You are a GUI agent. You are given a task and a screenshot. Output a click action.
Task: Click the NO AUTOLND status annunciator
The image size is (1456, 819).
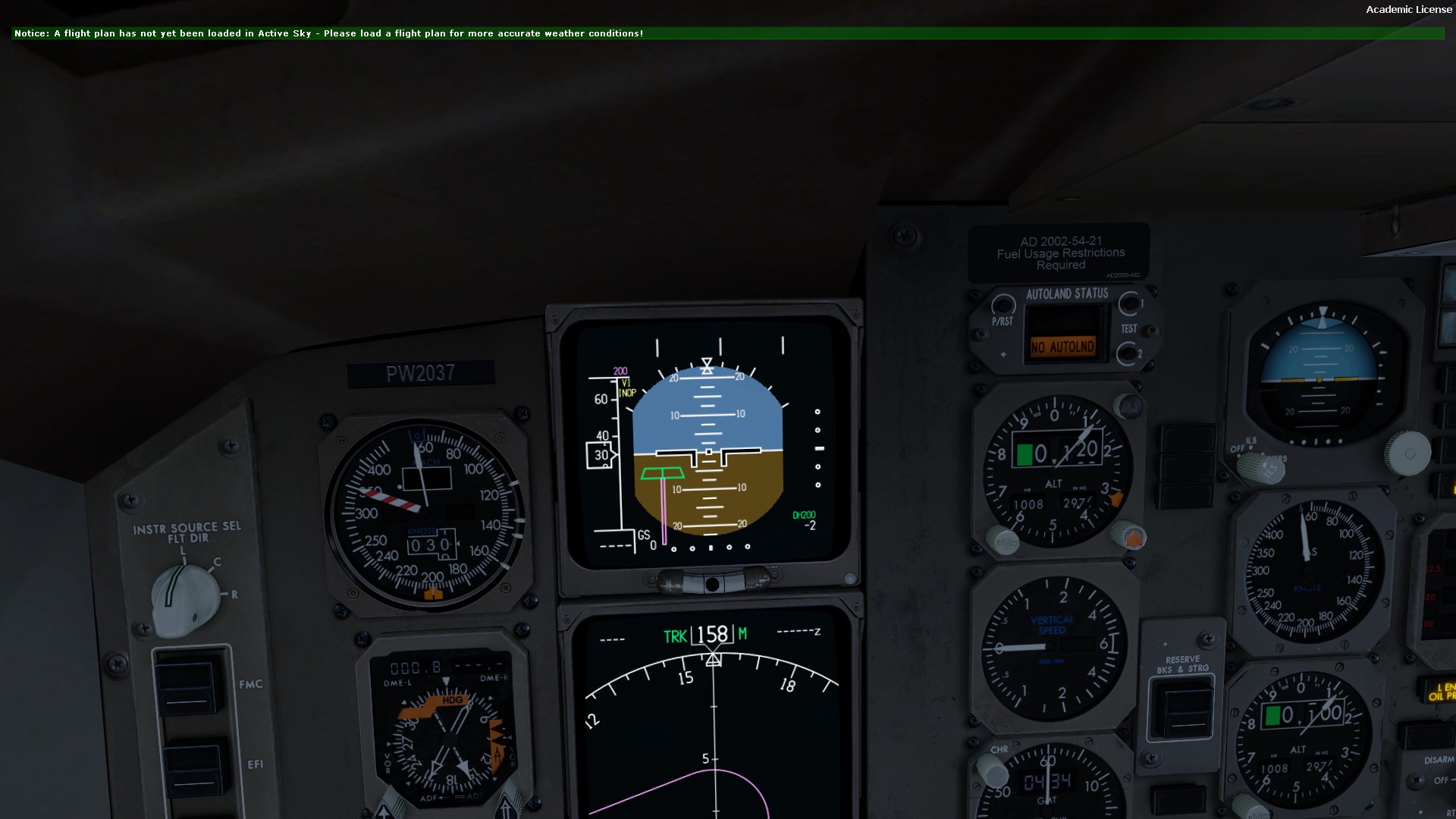[1062, 347]
